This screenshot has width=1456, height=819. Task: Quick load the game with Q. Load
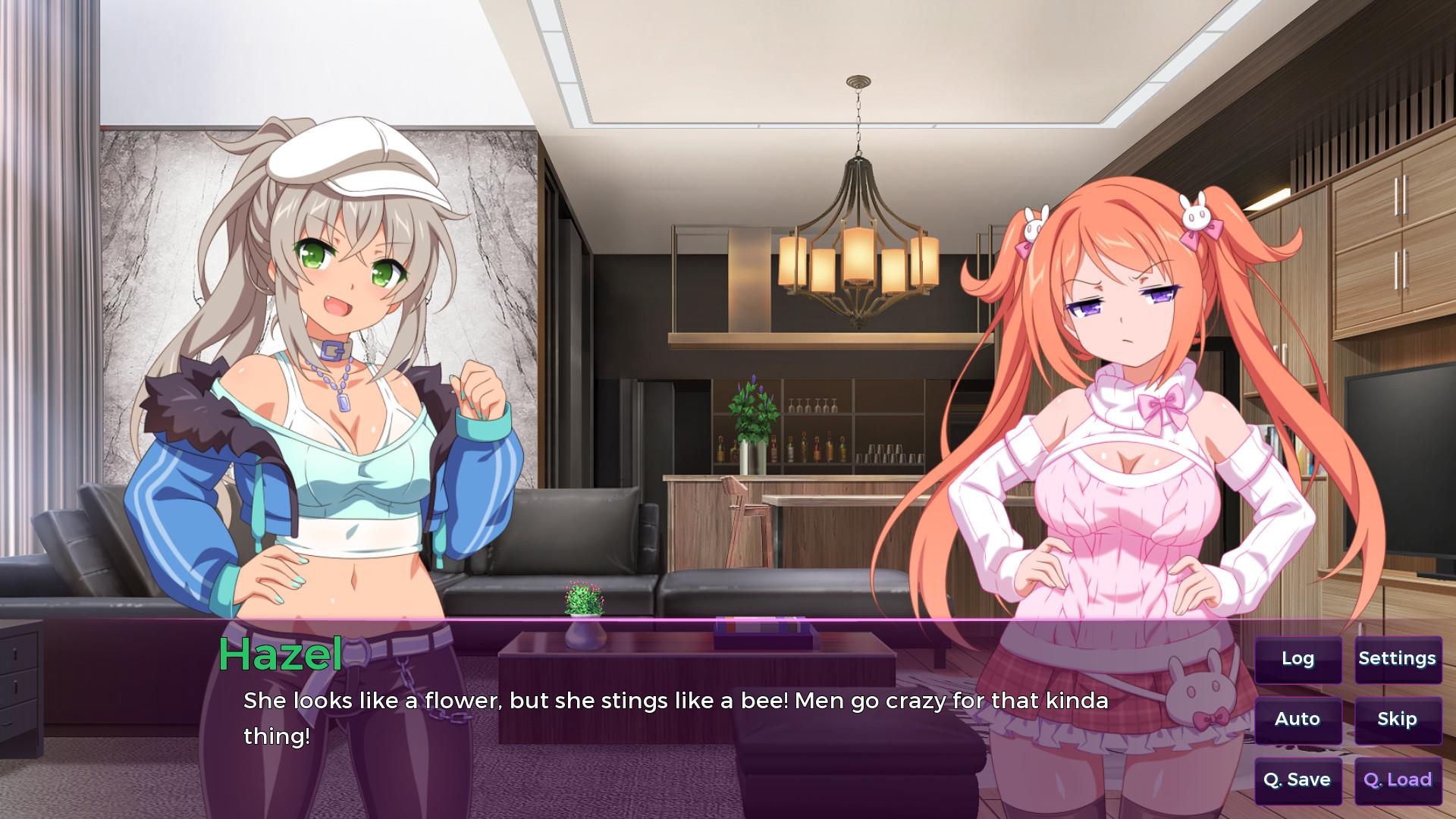click(x=1398, y=779)
